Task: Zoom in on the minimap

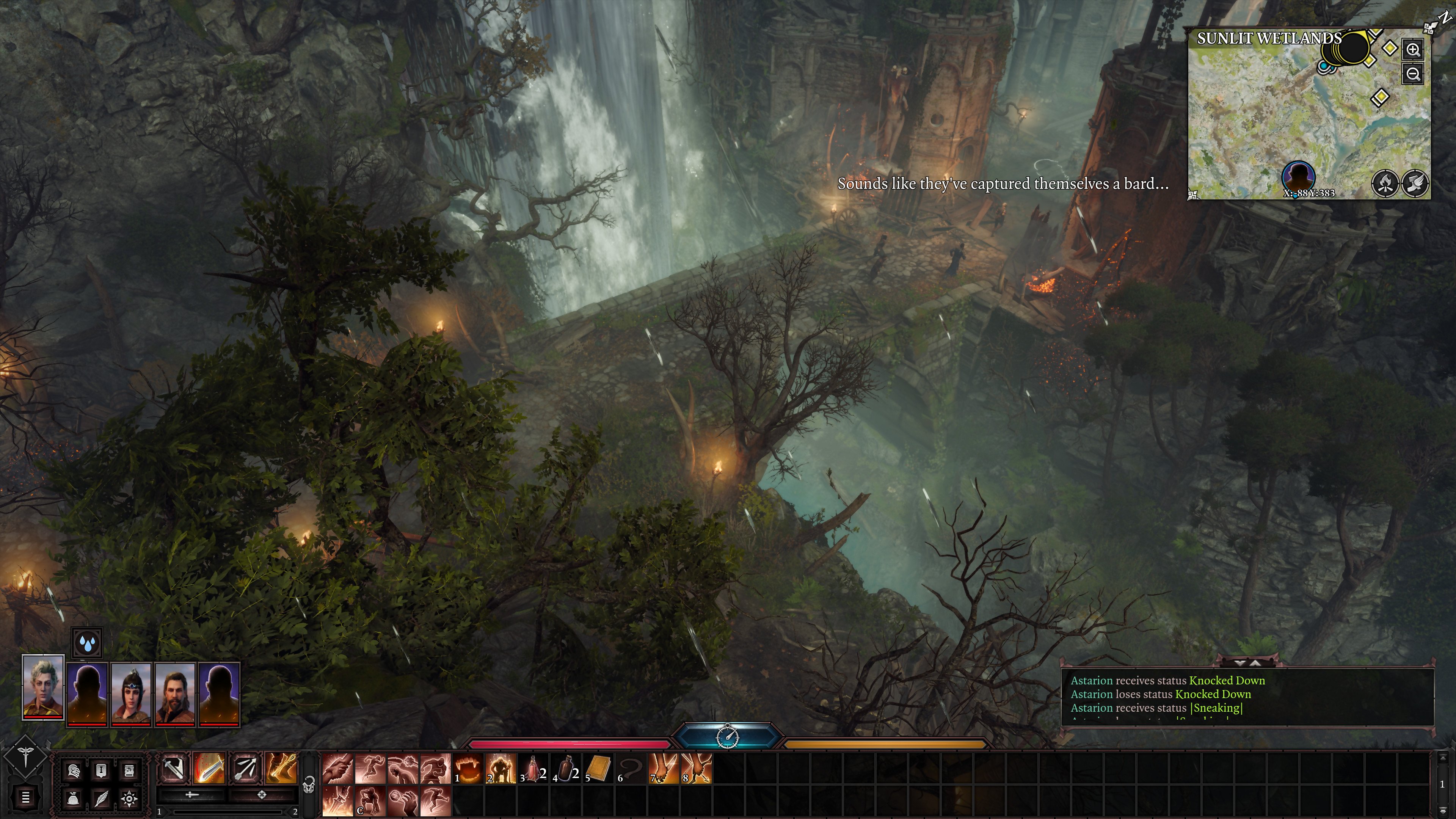Action: click(1413, 50)
